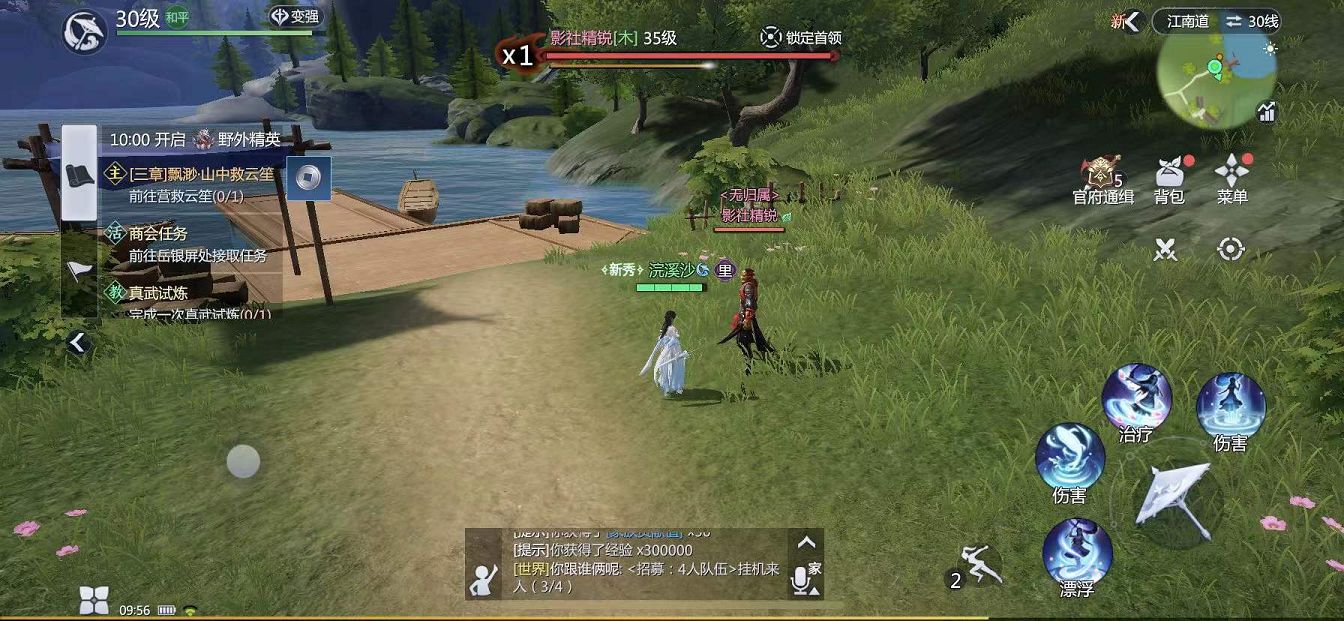Select the main quest 飘渺·山中救云笙
This screenshot has width=1344, height=621.
[x=200, y=183]
